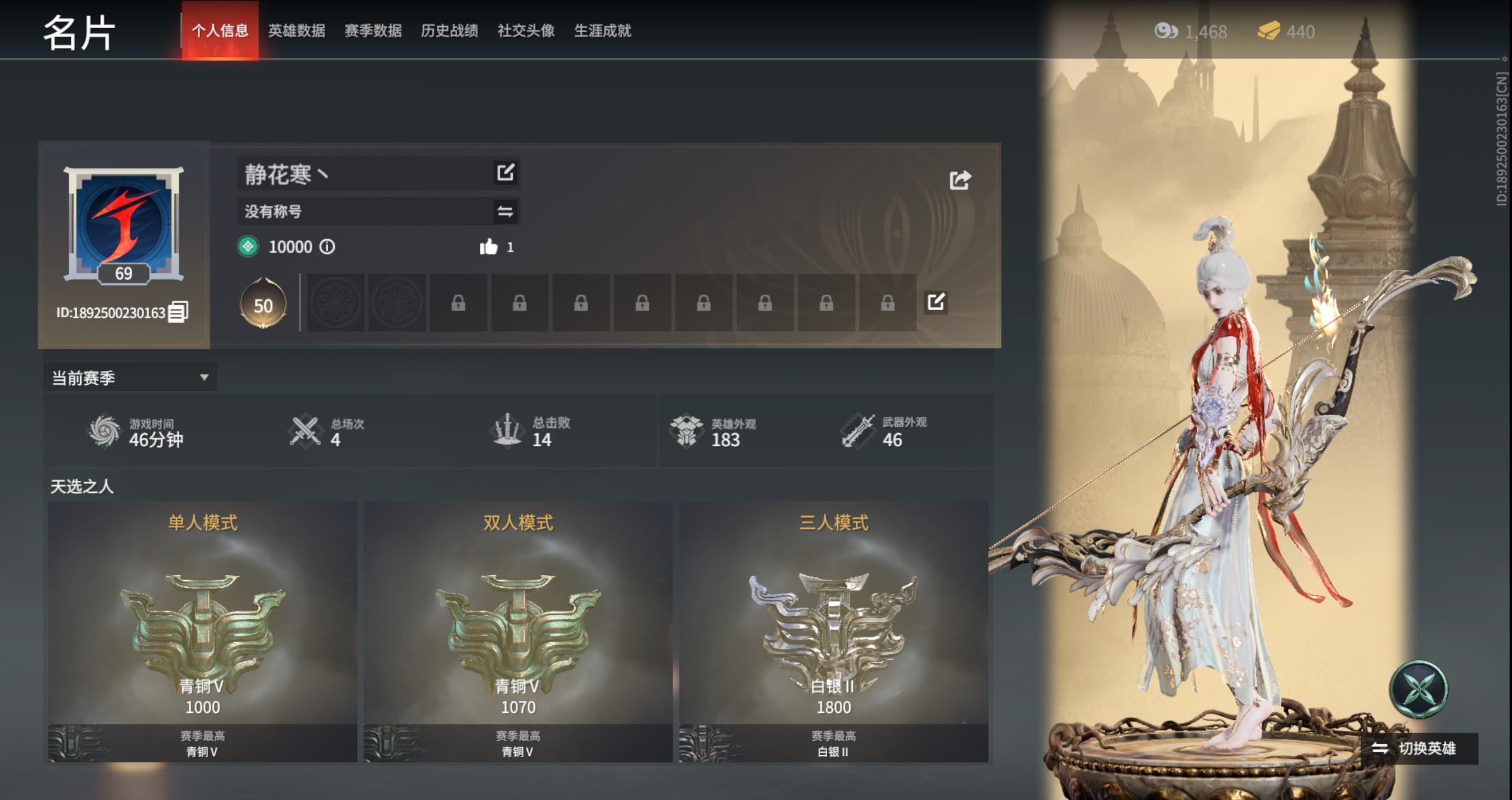Open the 当前赛季 season dropdown
The width and height of the screenshot is (1512, 800).
tap(130, 378)
